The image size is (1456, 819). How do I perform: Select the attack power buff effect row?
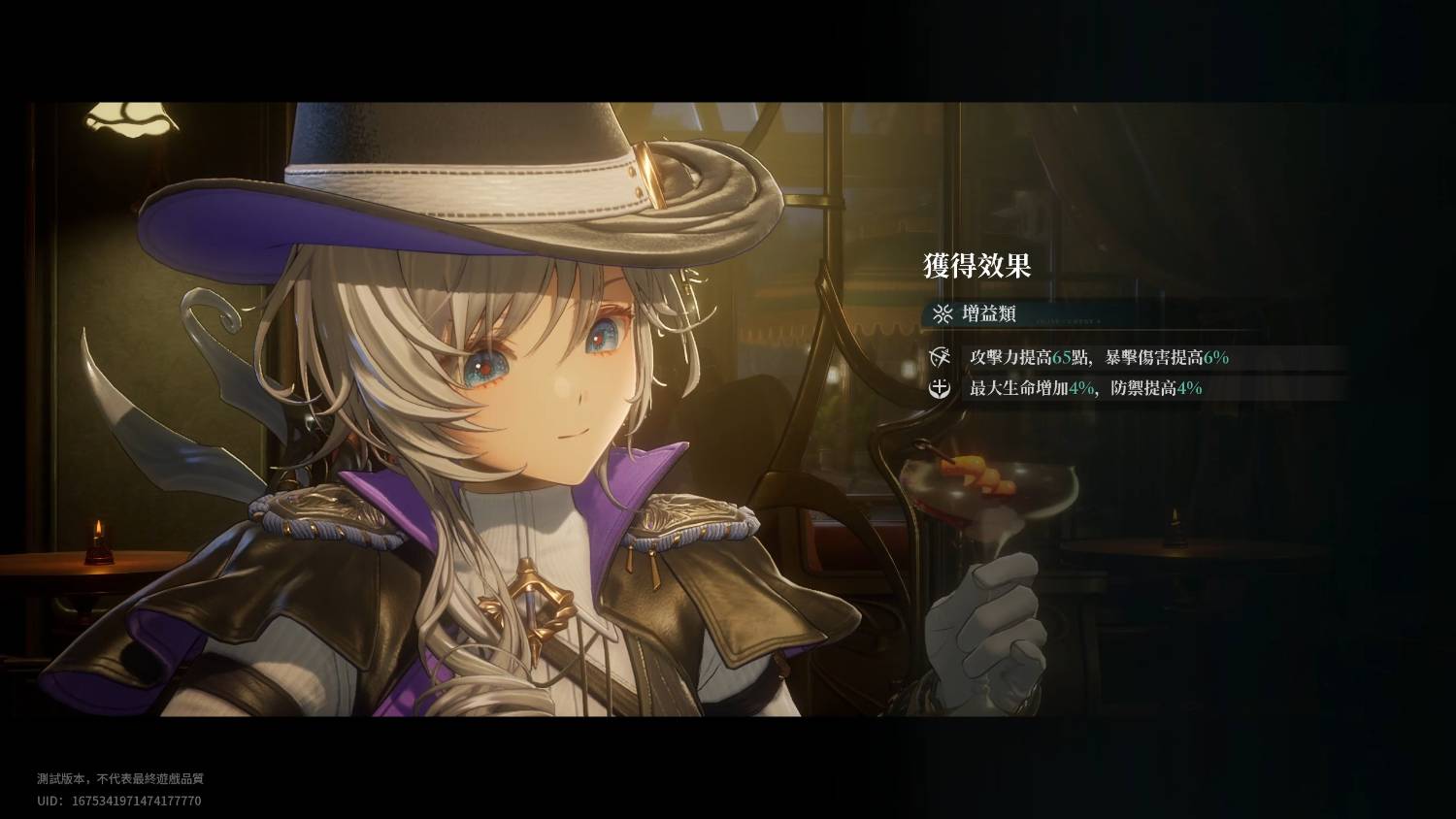point(1099,357)
